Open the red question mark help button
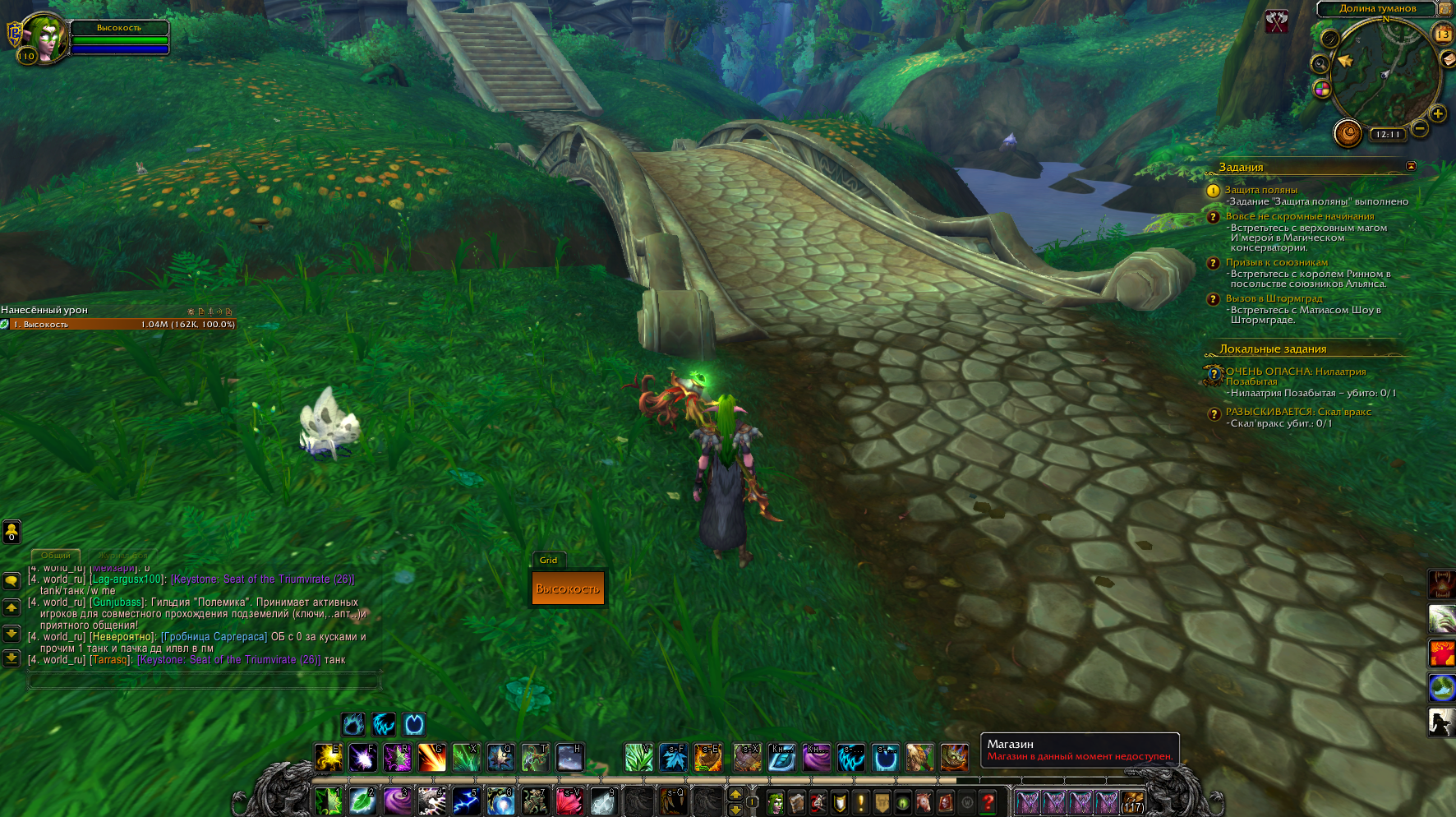 coord(988,802)
